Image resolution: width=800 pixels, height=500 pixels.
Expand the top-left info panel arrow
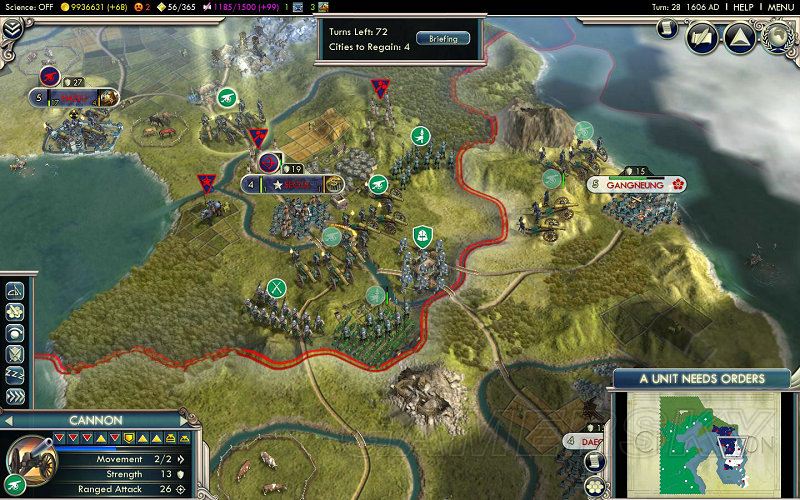(11, 29)
